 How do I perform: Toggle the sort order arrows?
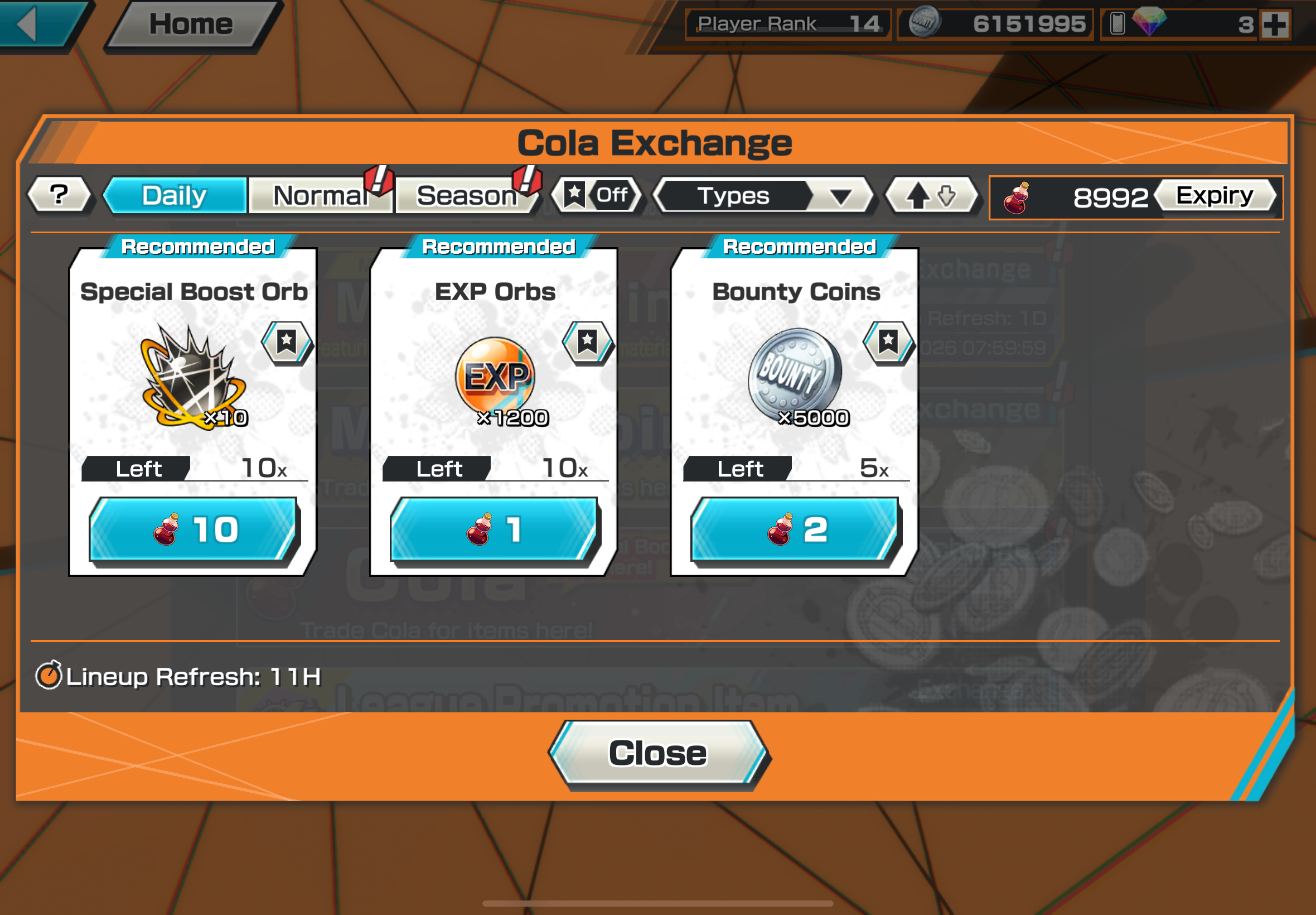click(x=932, y=196)
